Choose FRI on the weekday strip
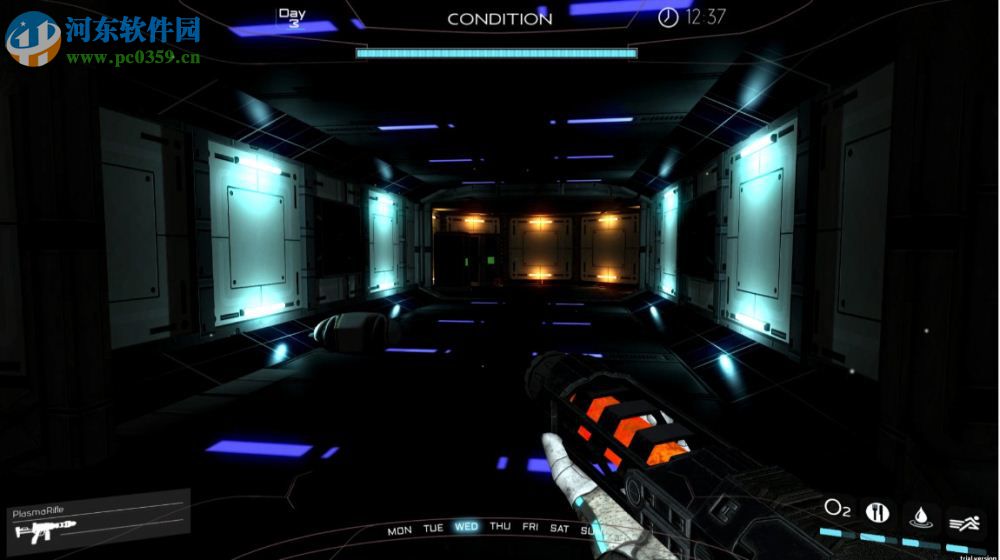This screenshot has height=560, width=1000. click(530, 528)
